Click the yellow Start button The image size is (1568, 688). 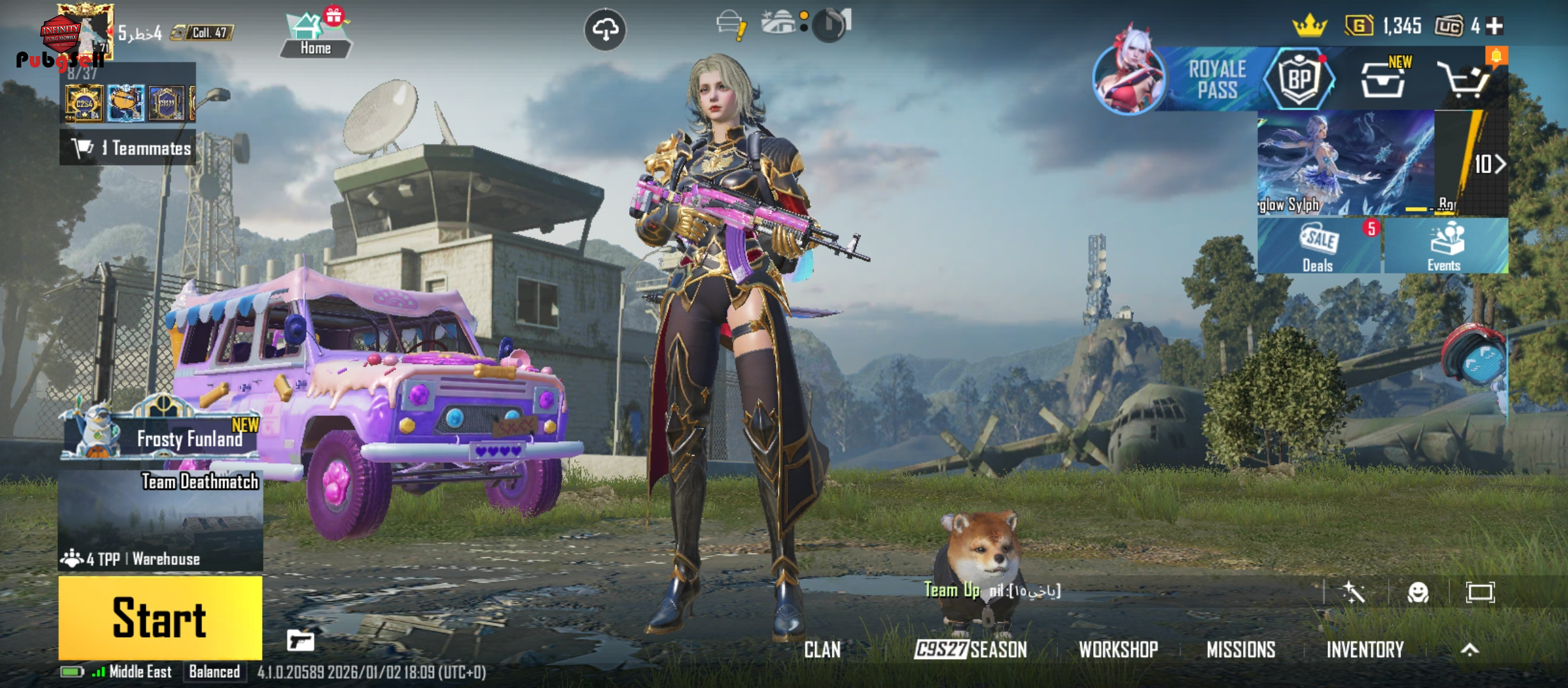coord(160,617)
